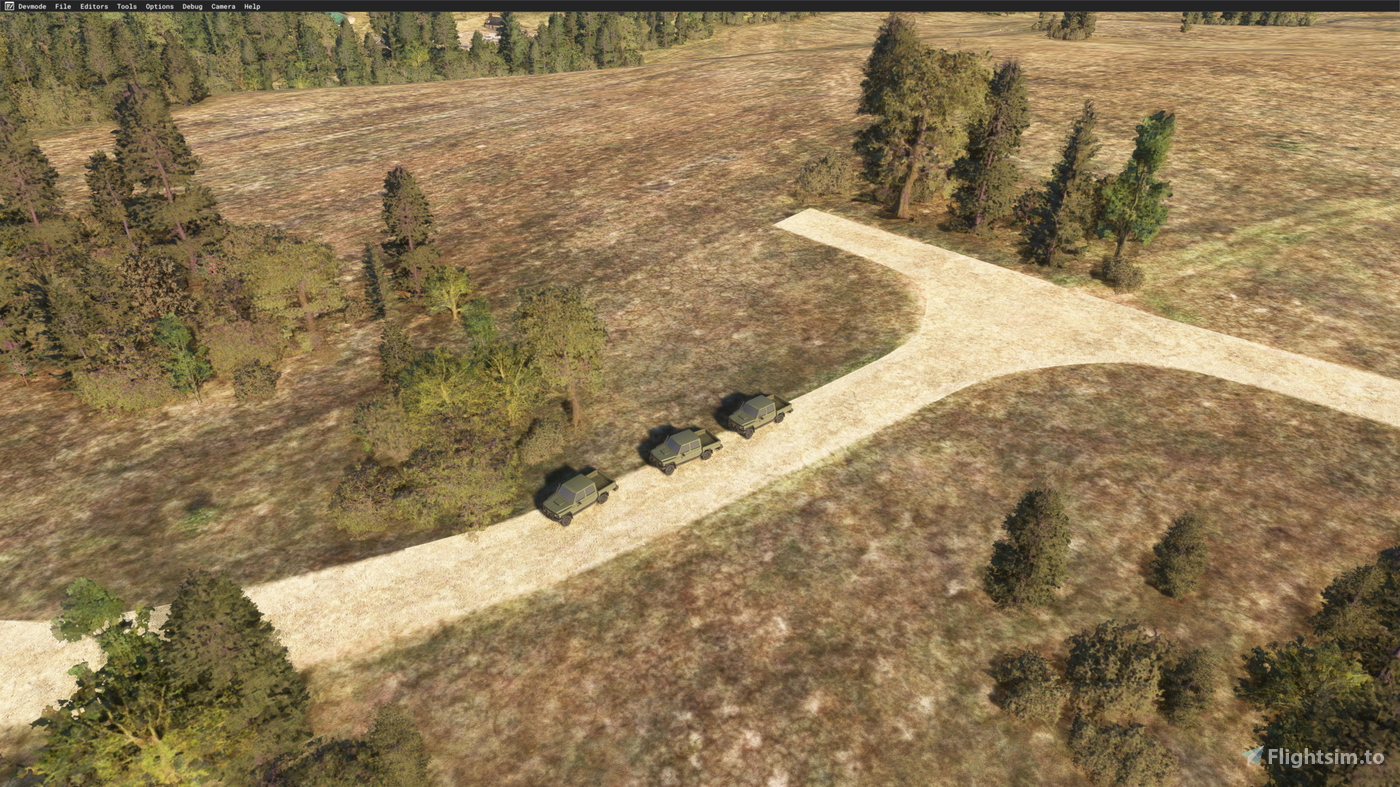
Task: Open the Debug menu
Action: point(190,5)
